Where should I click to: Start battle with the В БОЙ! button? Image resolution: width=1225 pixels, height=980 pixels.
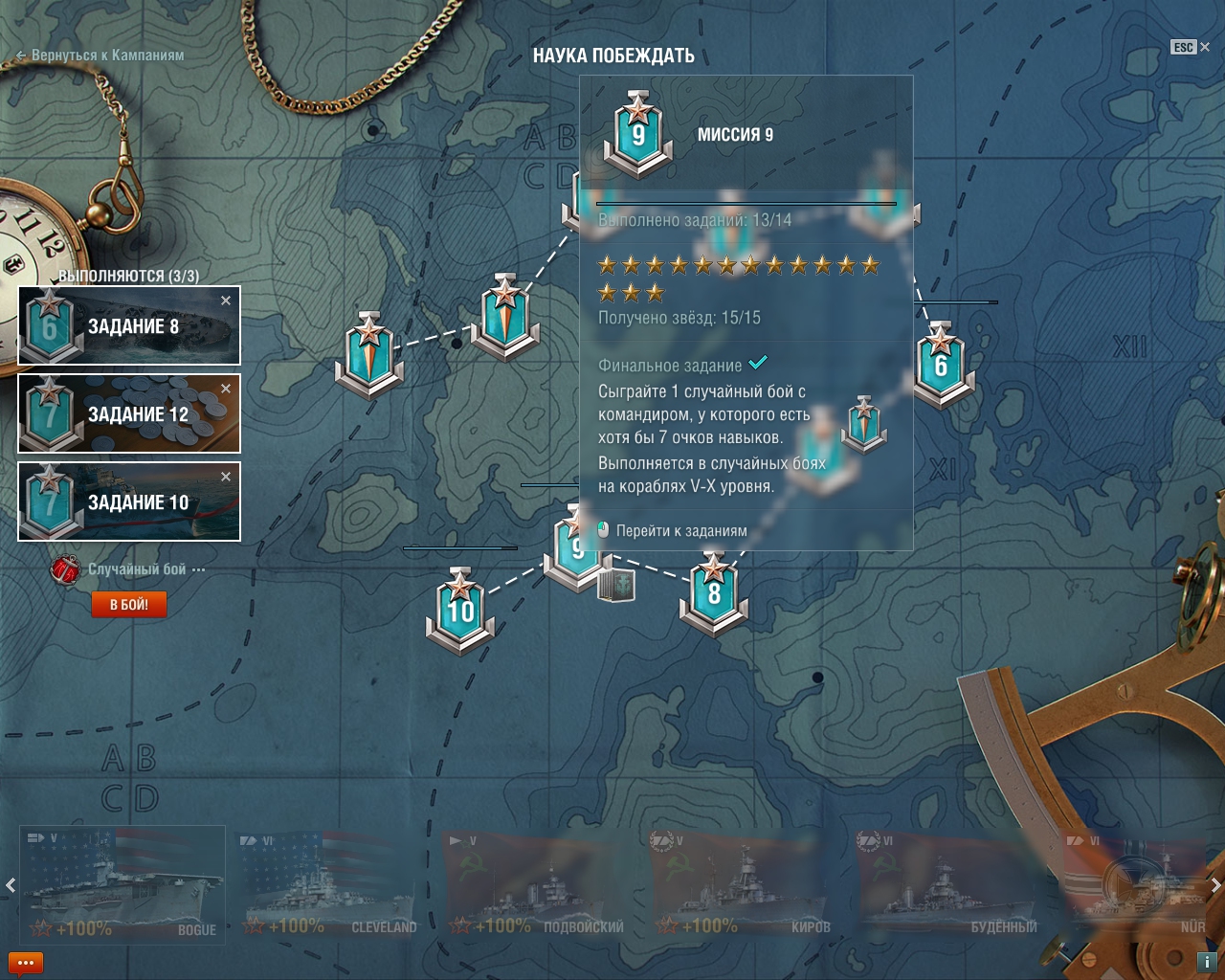click(x=128, y=605)
